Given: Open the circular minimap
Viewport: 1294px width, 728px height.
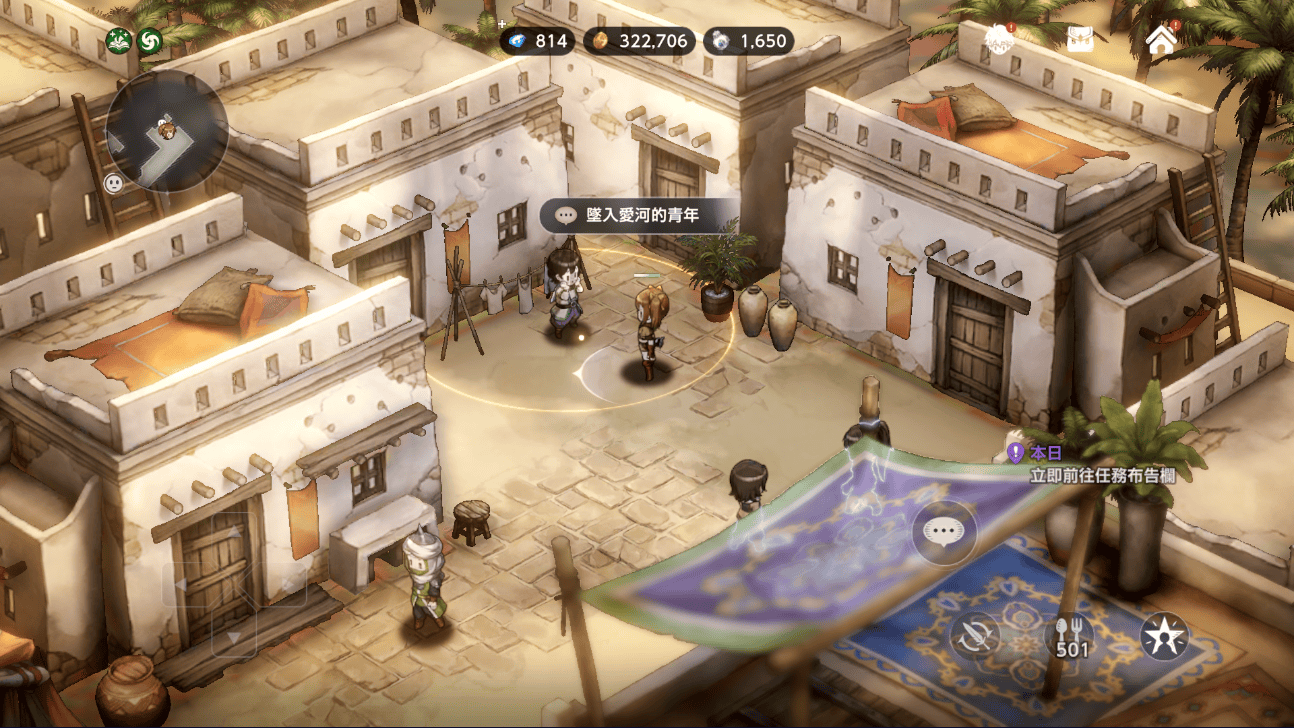Looking at the screenshot, I should (167, 130).
